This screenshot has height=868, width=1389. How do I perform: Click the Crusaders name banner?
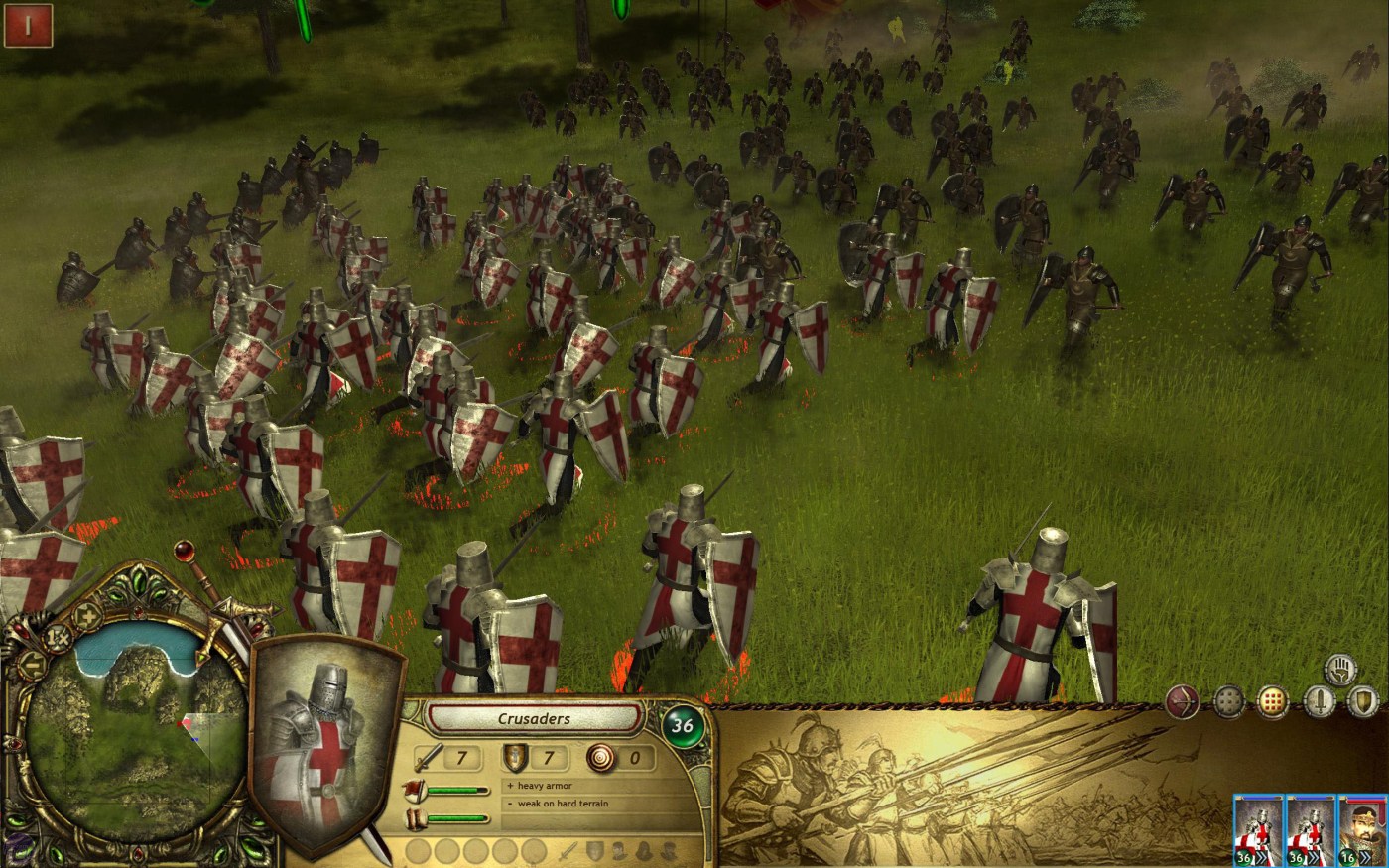point(534,719)
